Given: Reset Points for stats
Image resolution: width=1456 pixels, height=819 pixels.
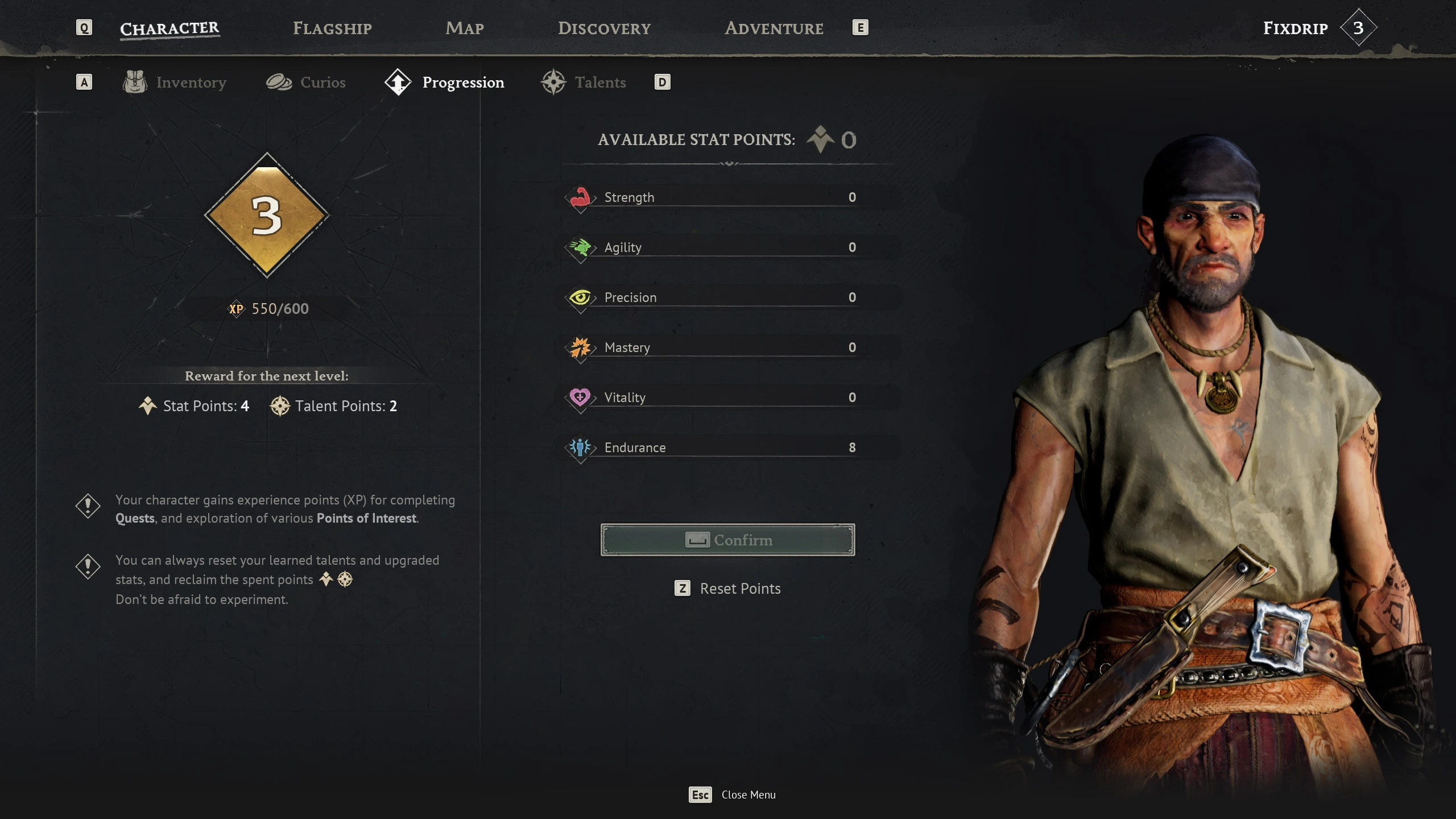Looking at the screenshot, I should 728,589.
